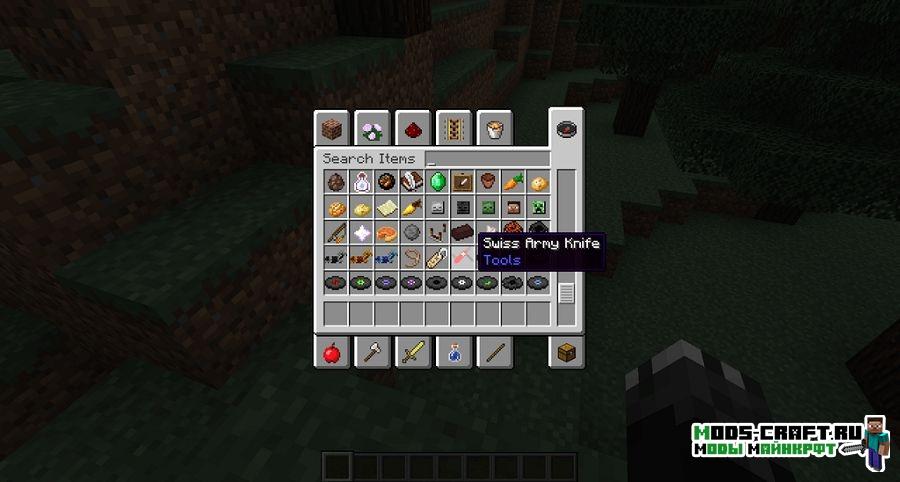Grab the creeper head item
Screen dimensions: 900x482
point(537,208)
